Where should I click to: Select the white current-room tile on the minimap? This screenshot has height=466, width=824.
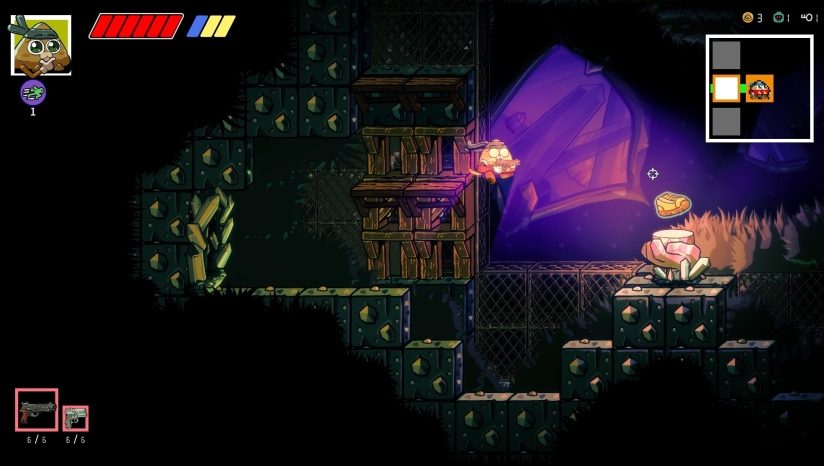pos(726,88)
